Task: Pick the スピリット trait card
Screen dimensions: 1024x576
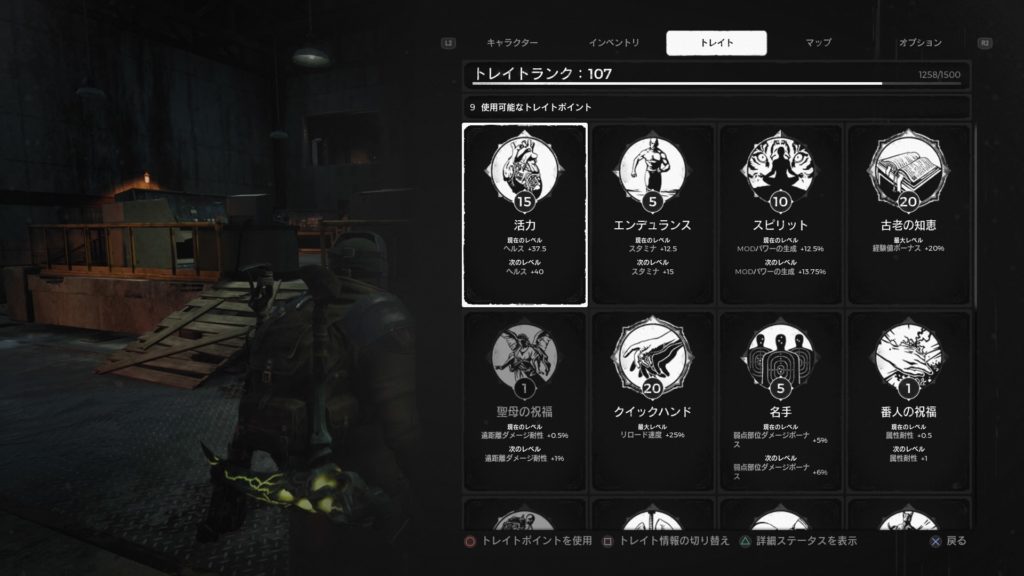Action: (x=781, y=215)
